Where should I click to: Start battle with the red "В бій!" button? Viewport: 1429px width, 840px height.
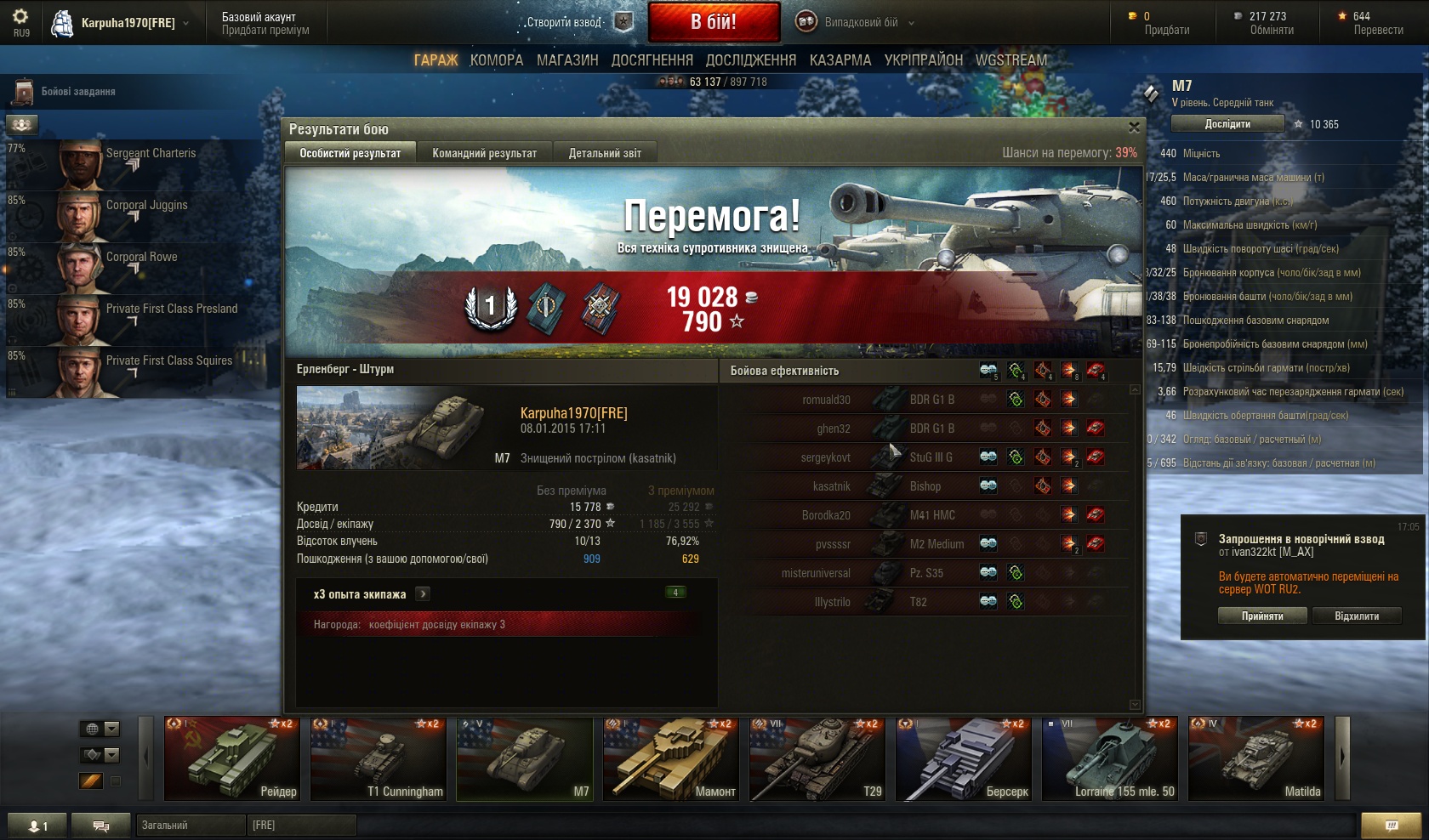click(x=714, y=22)
